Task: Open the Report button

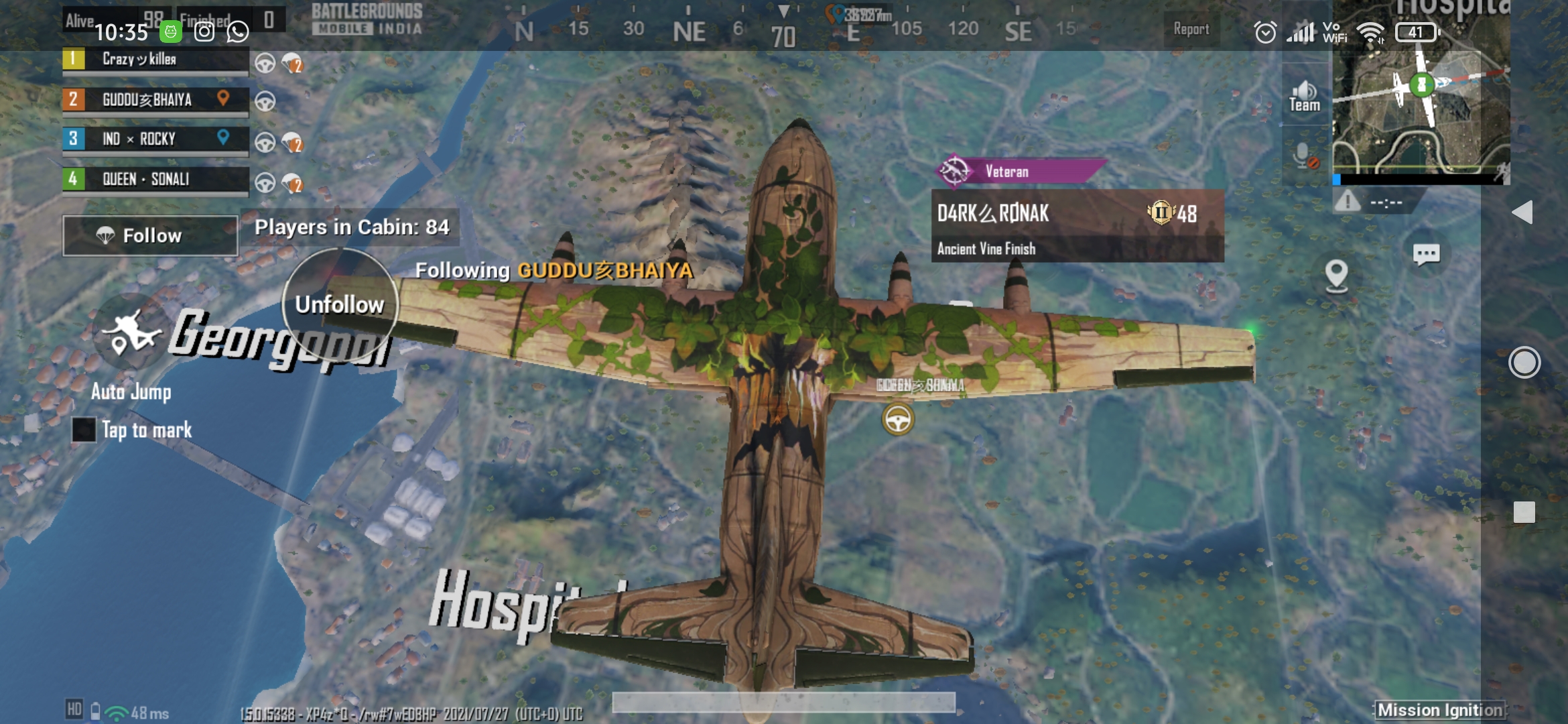Action: click(1191, 29)
